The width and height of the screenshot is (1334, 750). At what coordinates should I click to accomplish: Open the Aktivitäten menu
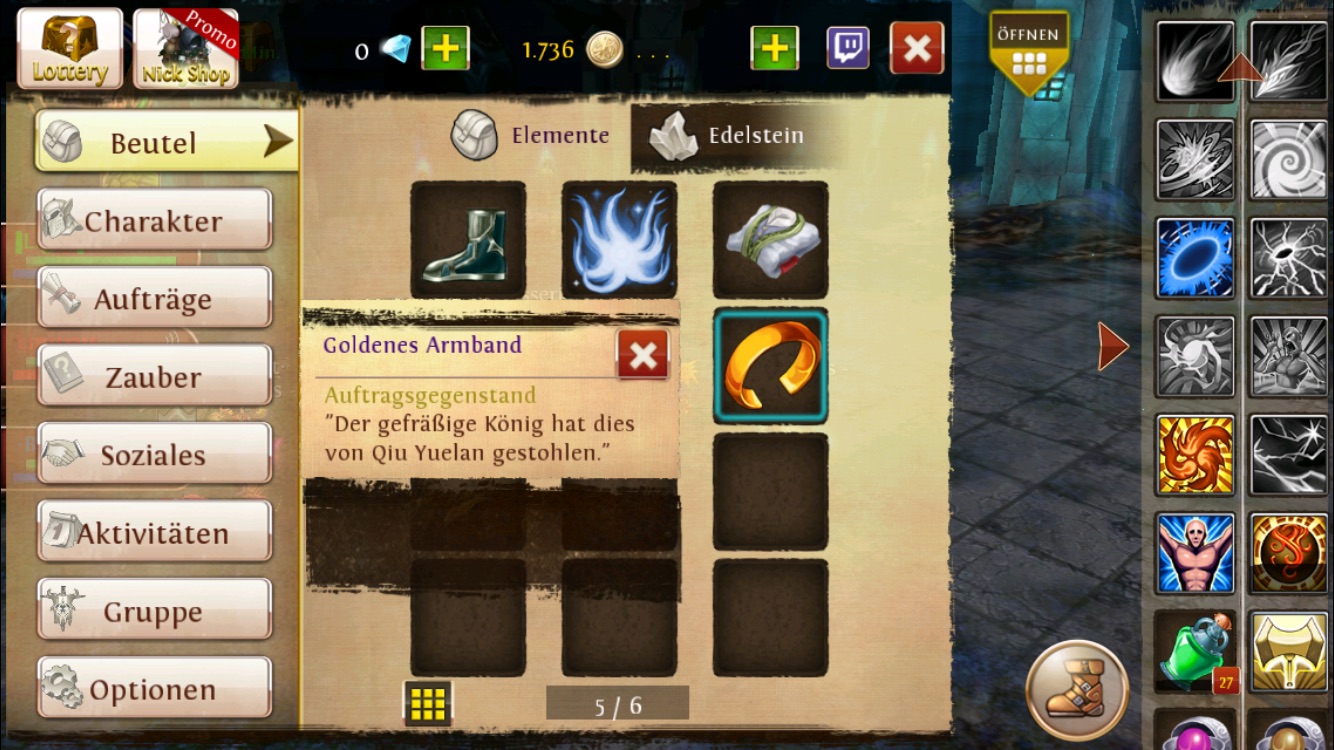click(x=154, y=532)
